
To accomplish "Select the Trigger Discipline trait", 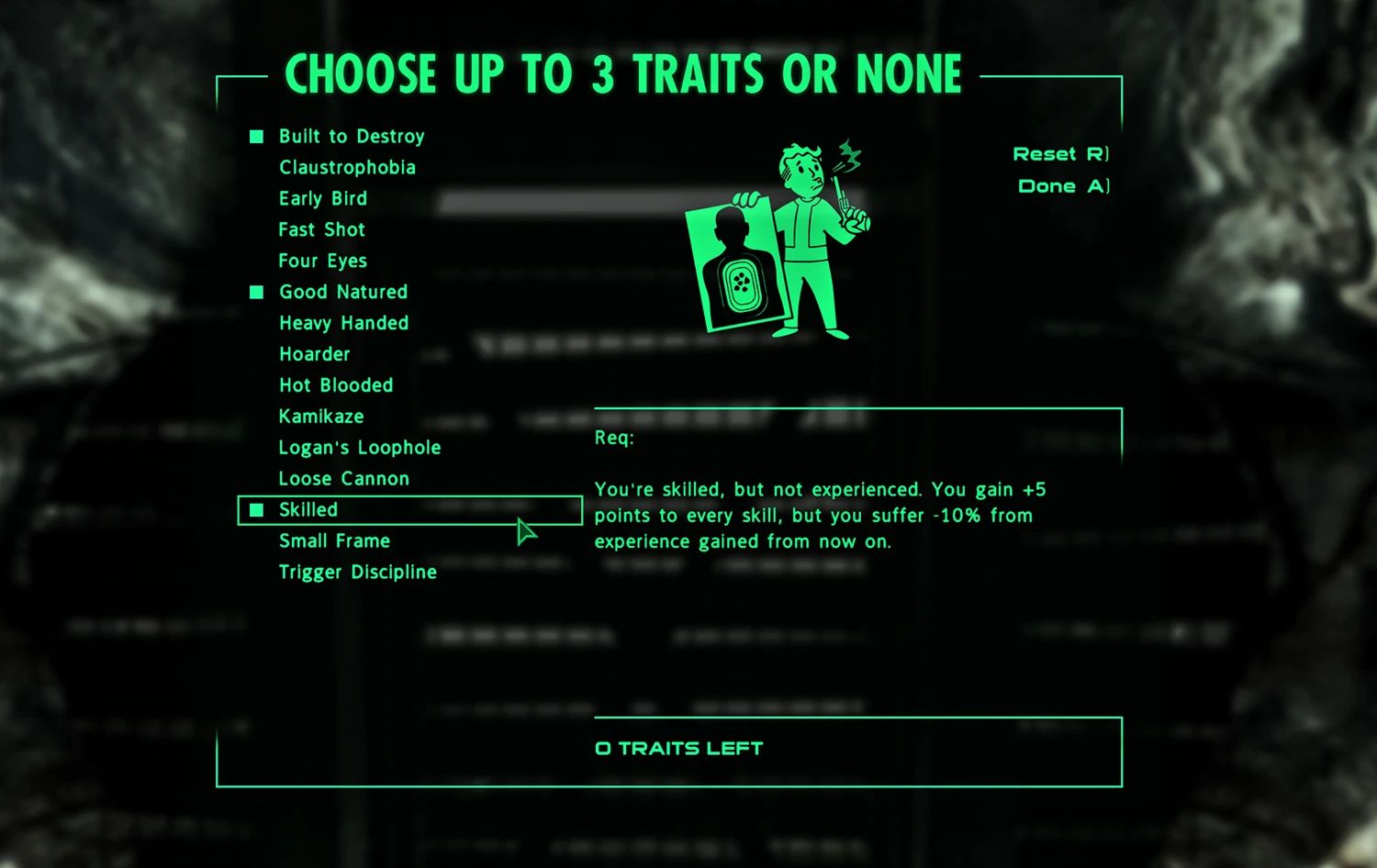I will coord(358,572).
